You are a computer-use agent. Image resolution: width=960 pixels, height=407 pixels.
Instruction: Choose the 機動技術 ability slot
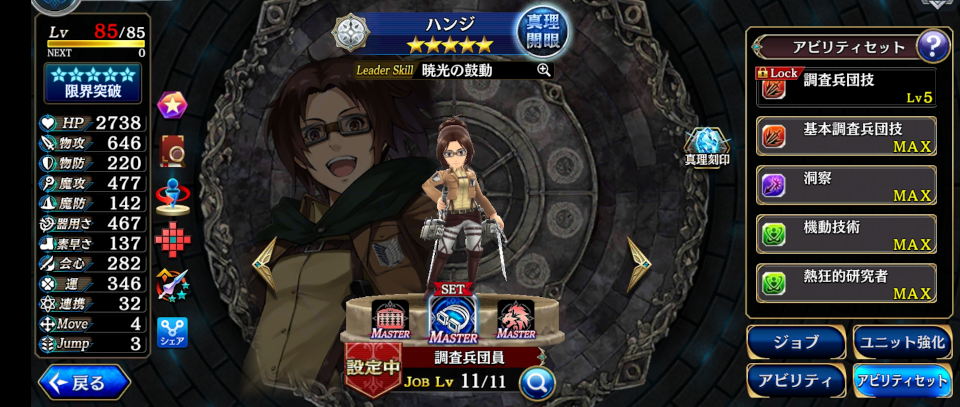[x=847, y=234]
